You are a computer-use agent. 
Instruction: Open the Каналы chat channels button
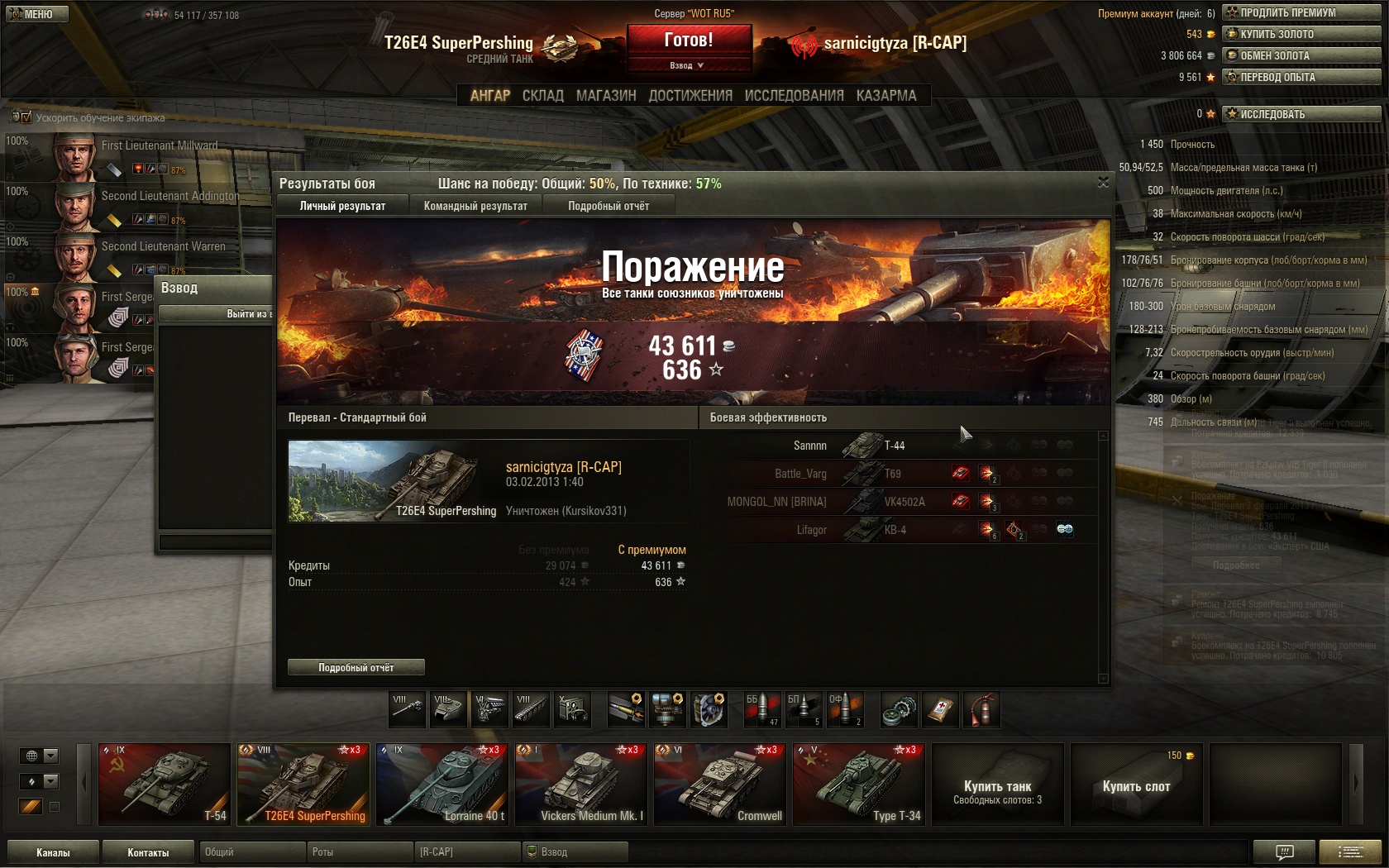53,852
